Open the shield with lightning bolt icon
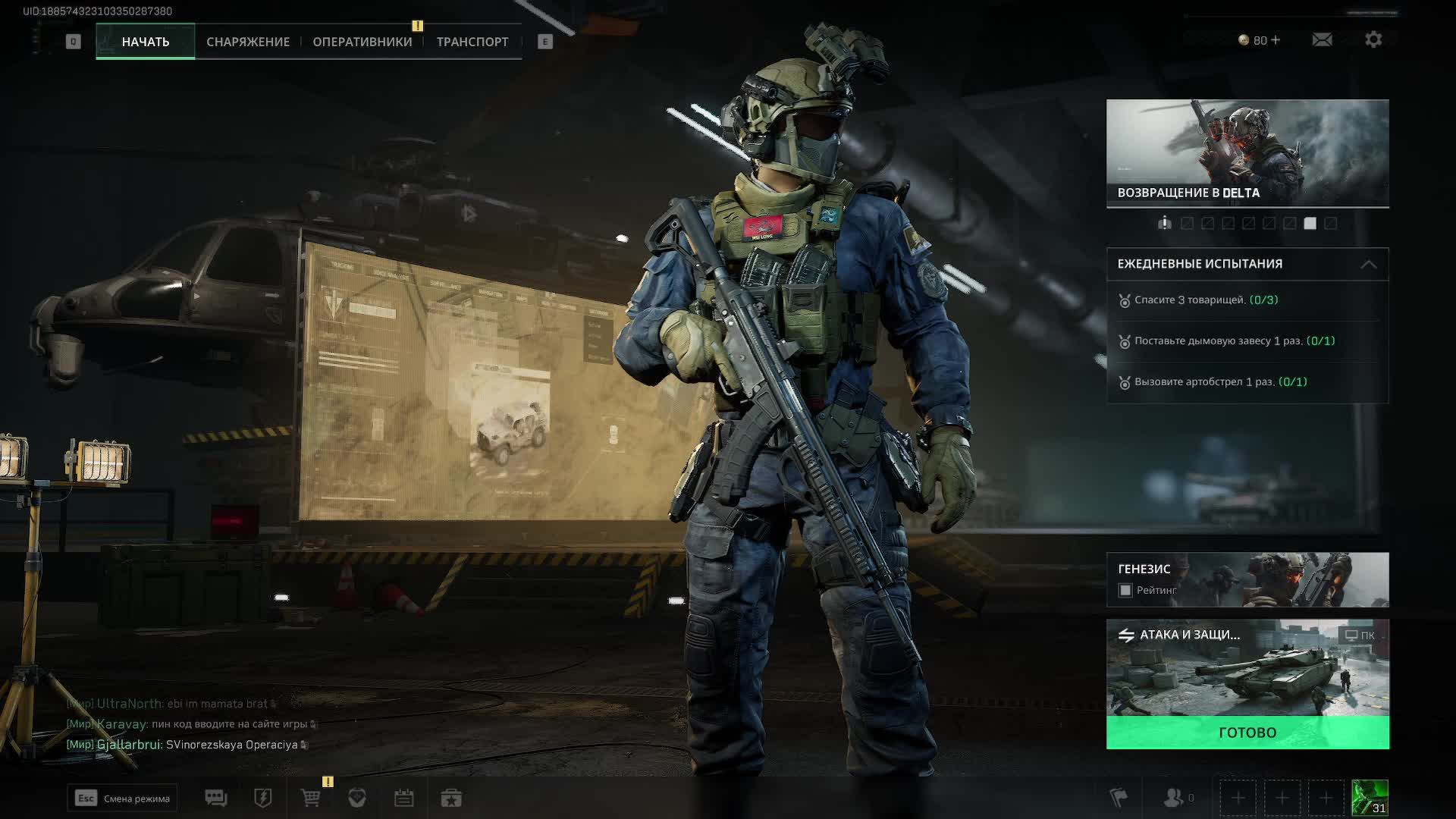 pyautogui.click(x=262, y=798)
